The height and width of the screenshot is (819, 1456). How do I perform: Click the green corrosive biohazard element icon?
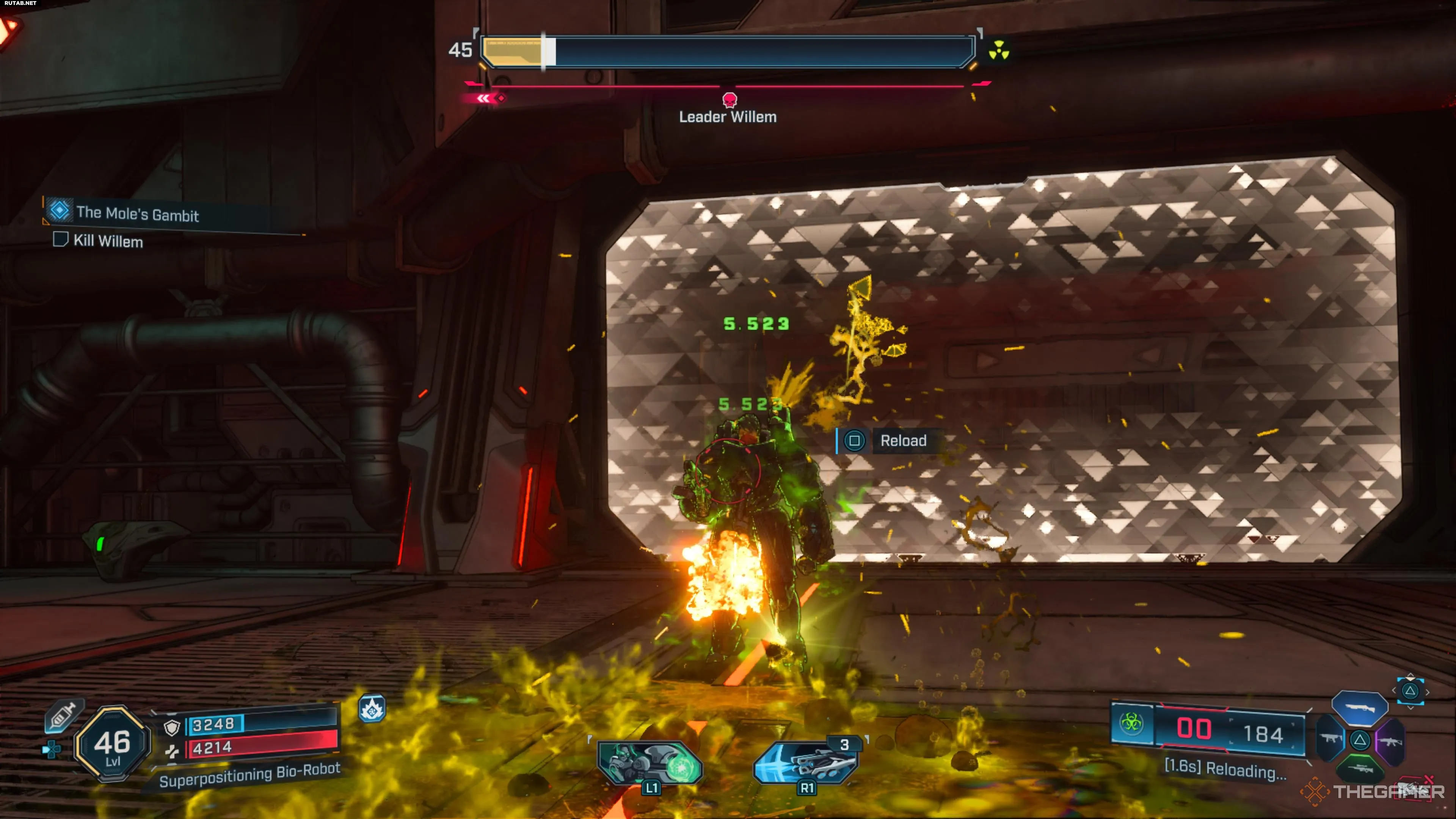tap(1131, 723)
